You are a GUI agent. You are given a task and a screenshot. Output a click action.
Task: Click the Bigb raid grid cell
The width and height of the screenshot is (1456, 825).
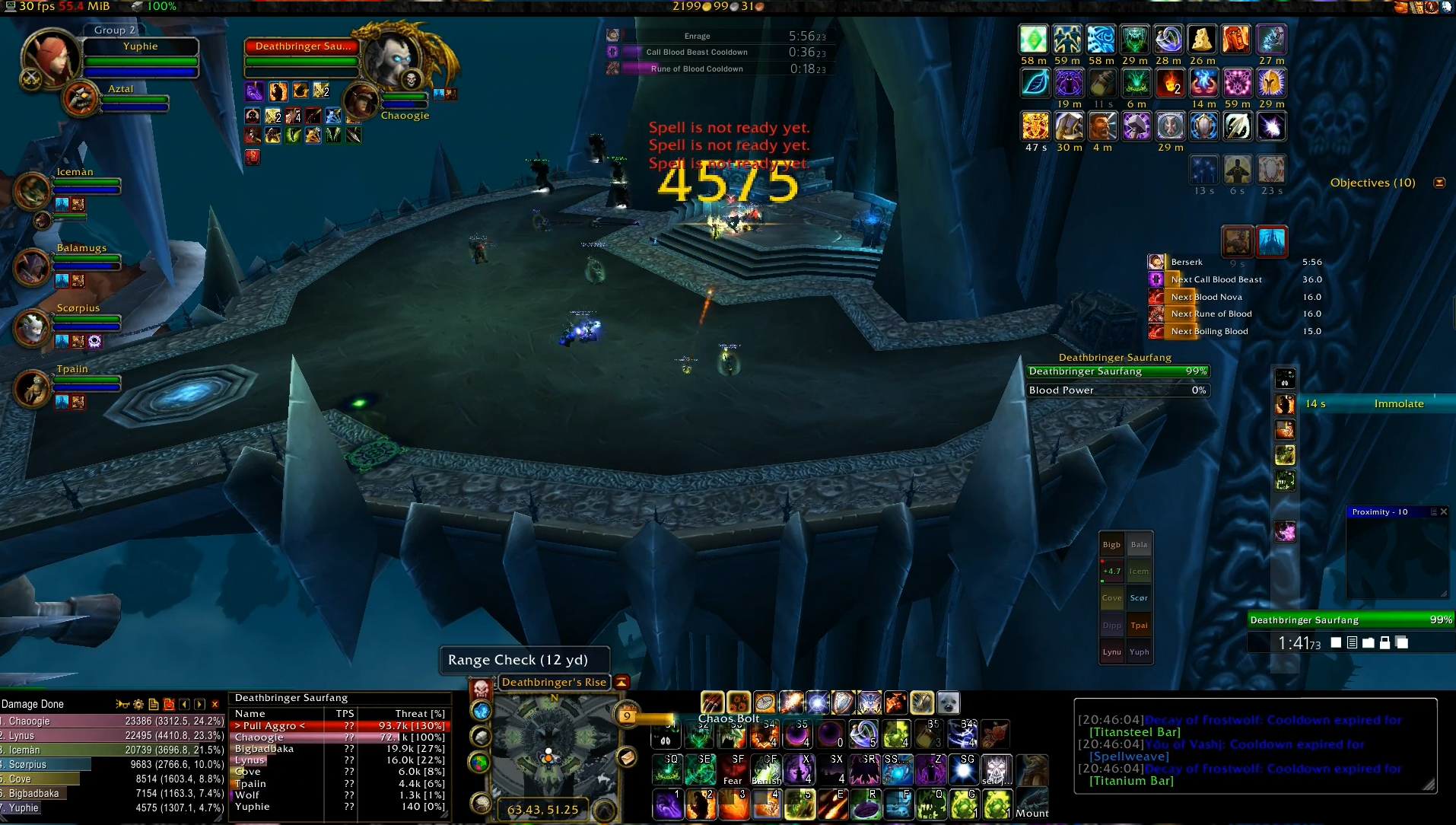click(x=1111, y=544)
